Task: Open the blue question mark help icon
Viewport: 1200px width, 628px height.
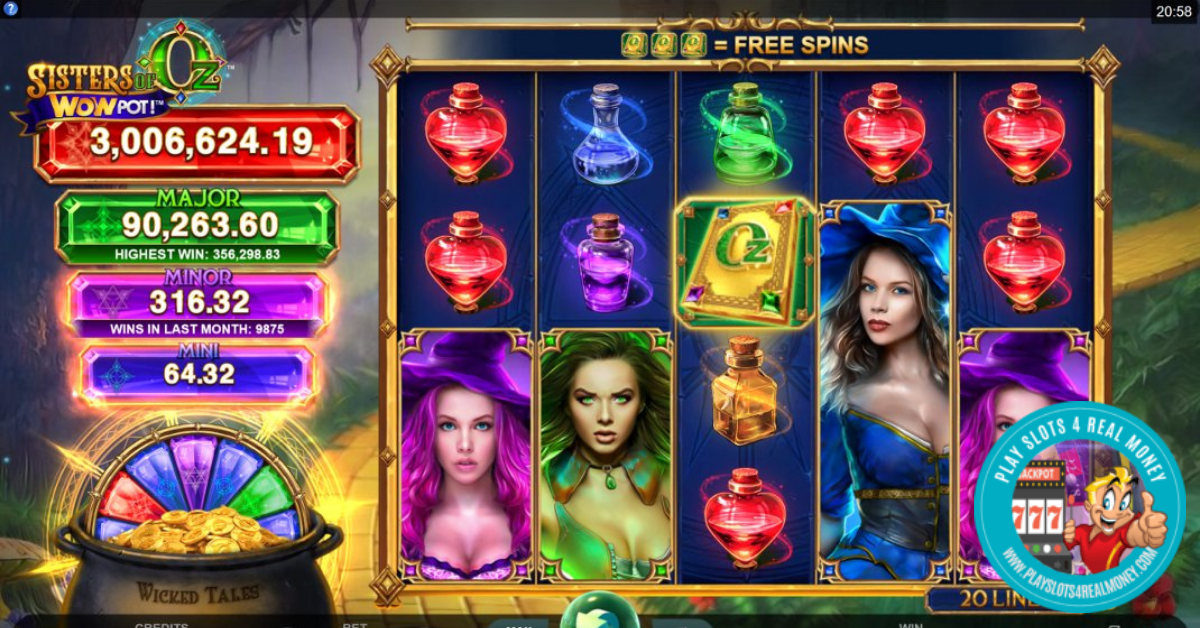Action: coord(10,8)
